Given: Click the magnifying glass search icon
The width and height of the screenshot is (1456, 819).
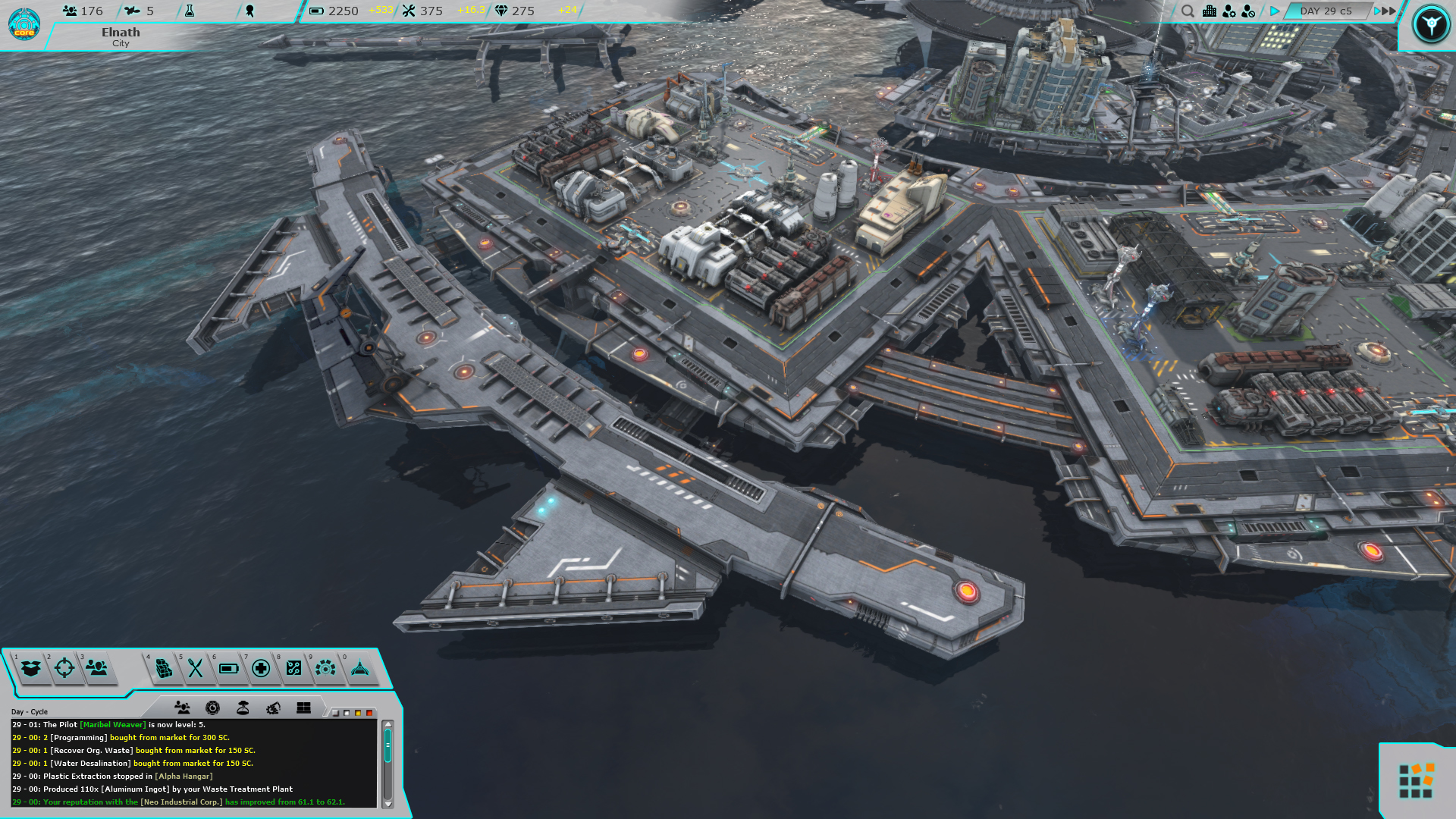Looking at the screenshot, I should 1188,11.
